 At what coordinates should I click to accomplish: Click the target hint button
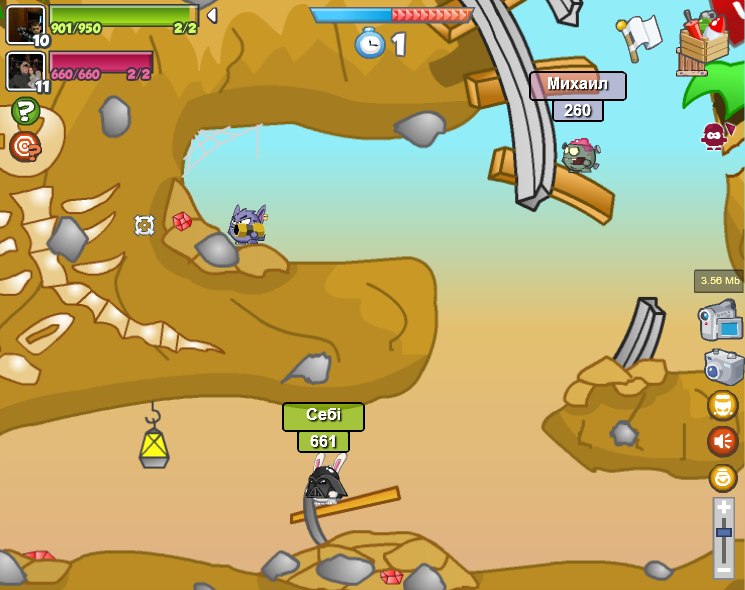tap(25, 146)
